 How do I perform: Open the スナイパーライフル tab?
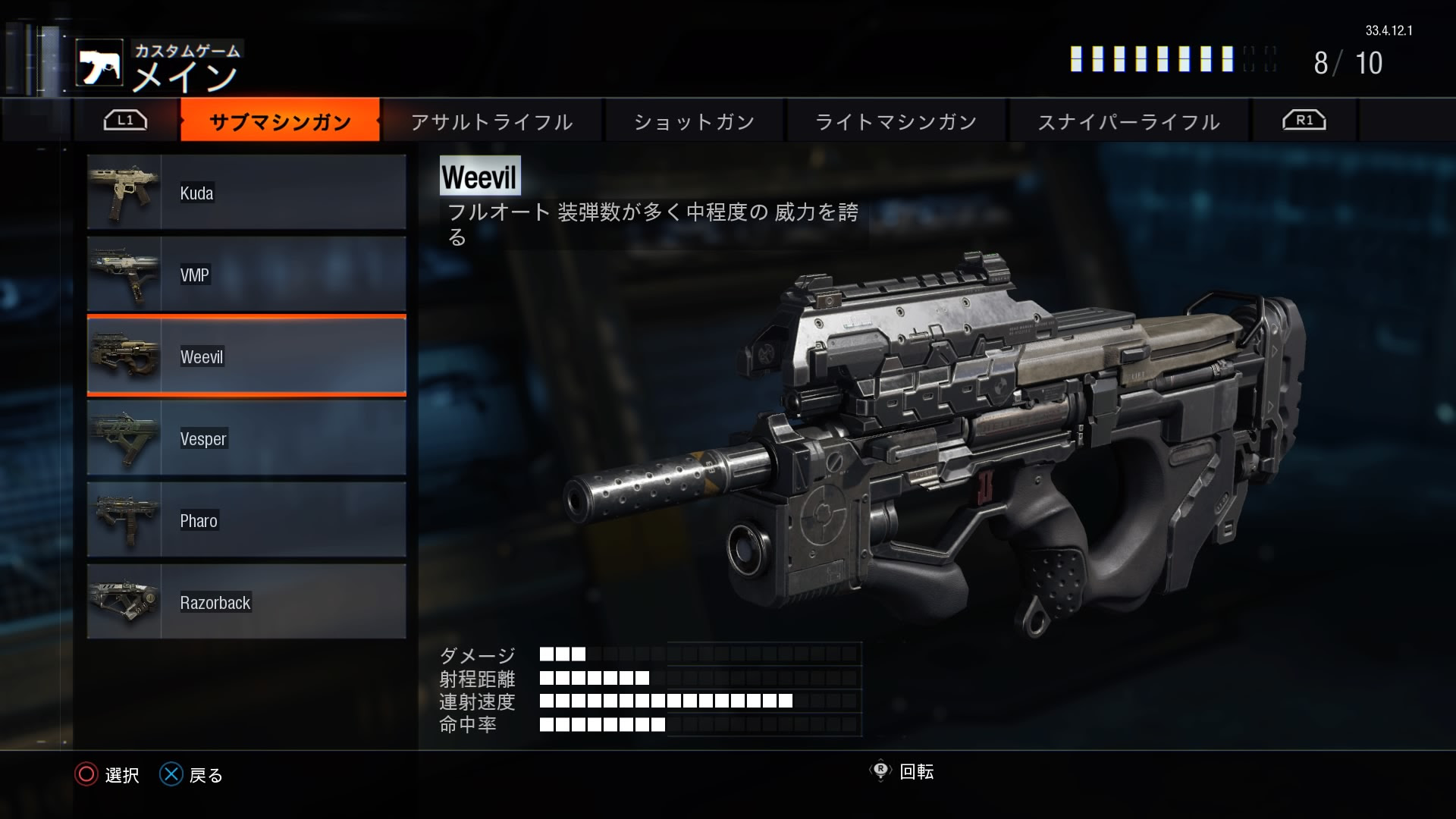click(x=1128, y=121)
